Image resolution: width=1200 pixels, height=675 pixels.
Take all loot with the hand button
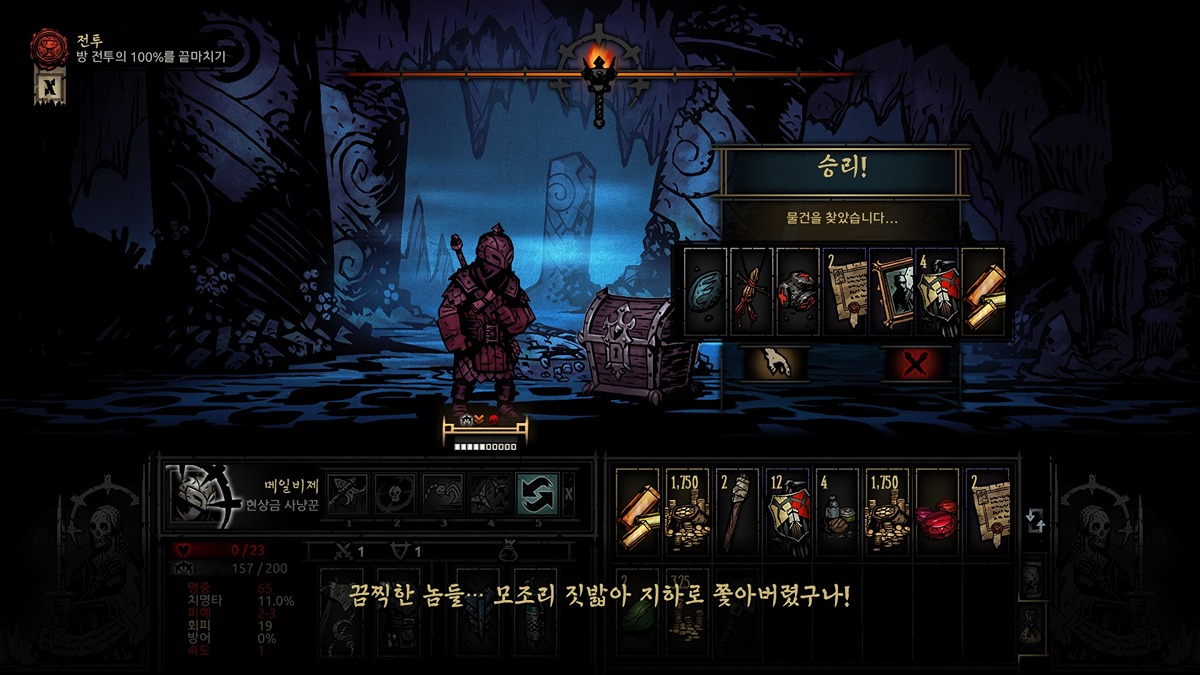click(x=776, y=362)
